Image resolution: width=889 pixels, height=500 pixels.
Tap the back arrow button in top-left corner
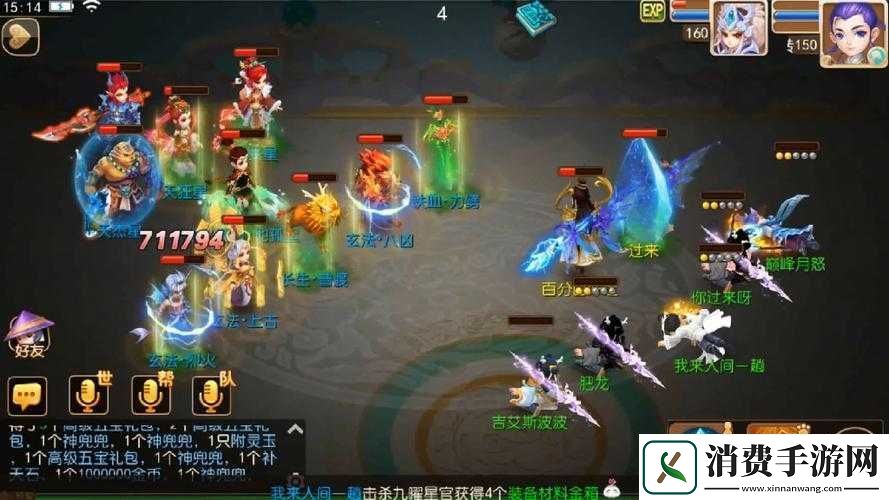tap(20, 37)
